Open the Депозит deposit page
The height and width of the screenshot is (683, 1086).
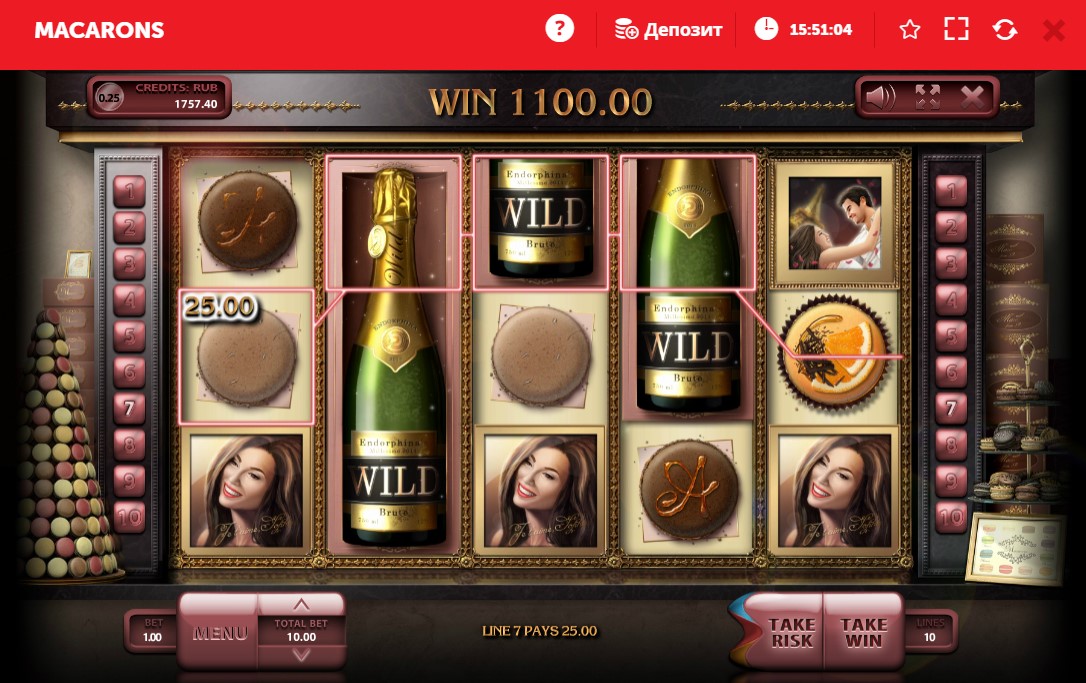point(668,30)
